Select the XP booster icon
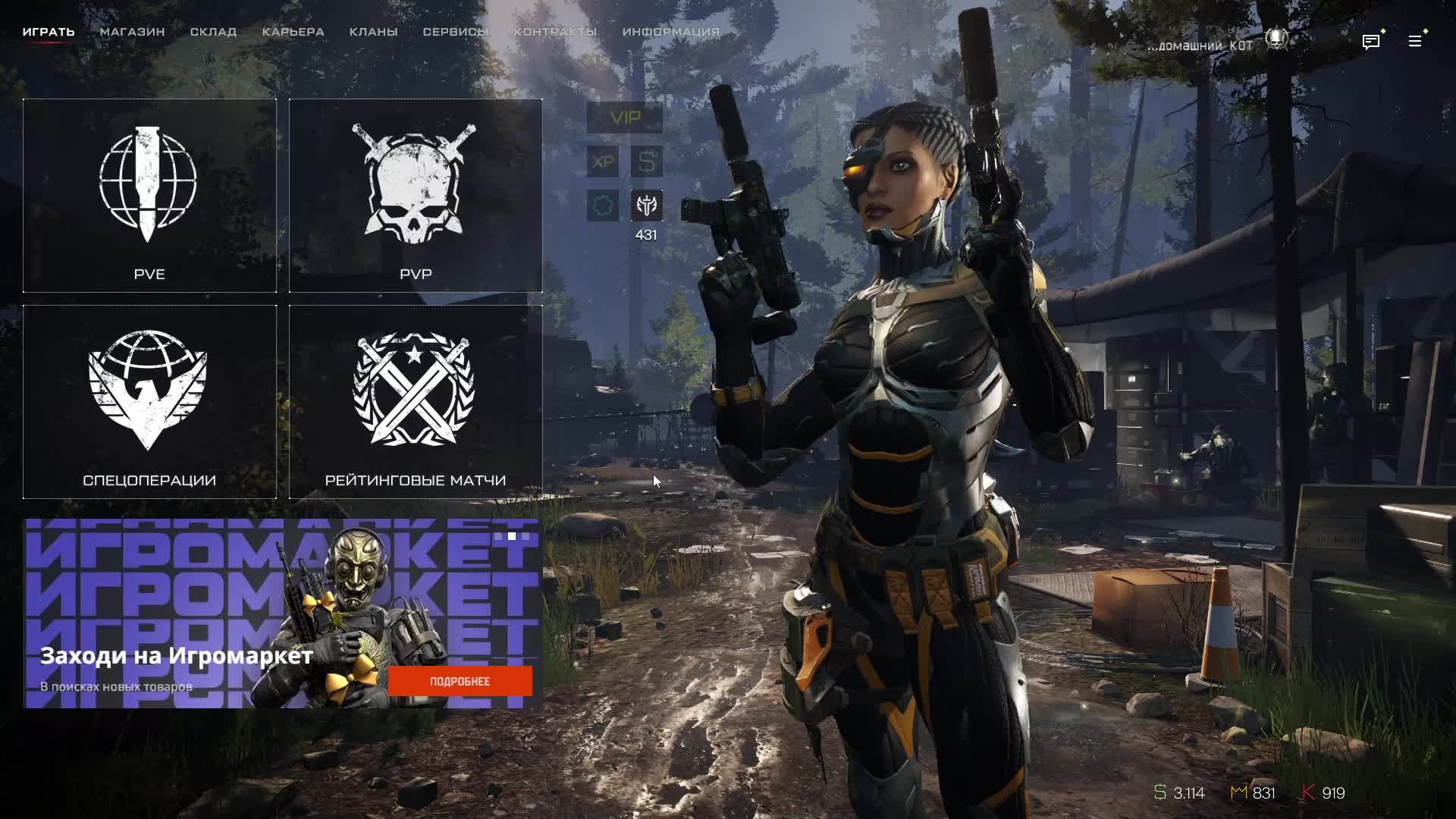The height and width of the screenshot is (819, 1456). 603,162
